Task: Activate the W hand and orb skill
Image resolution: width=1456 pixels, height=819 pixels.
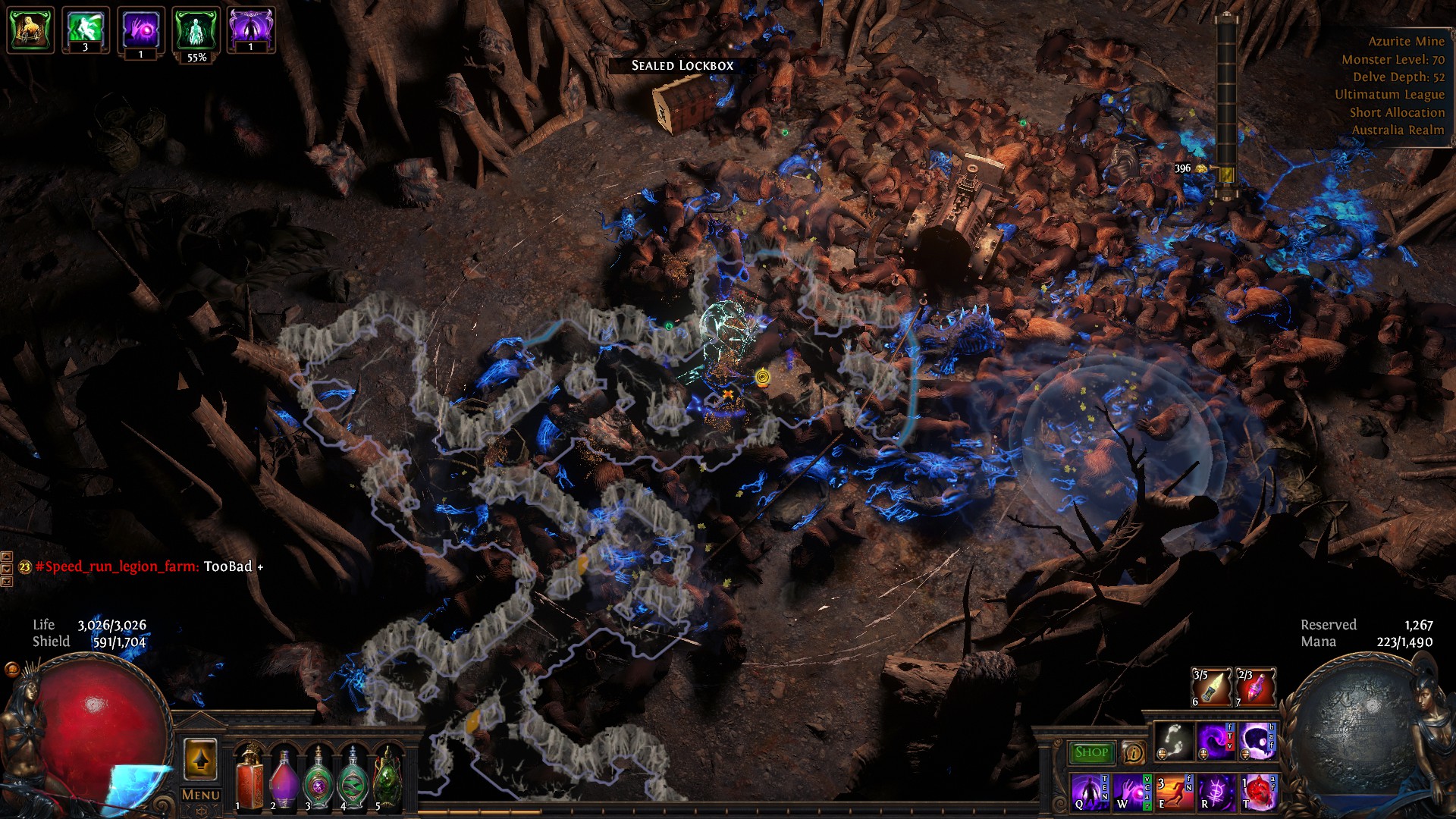Action: click(1130, 791)
